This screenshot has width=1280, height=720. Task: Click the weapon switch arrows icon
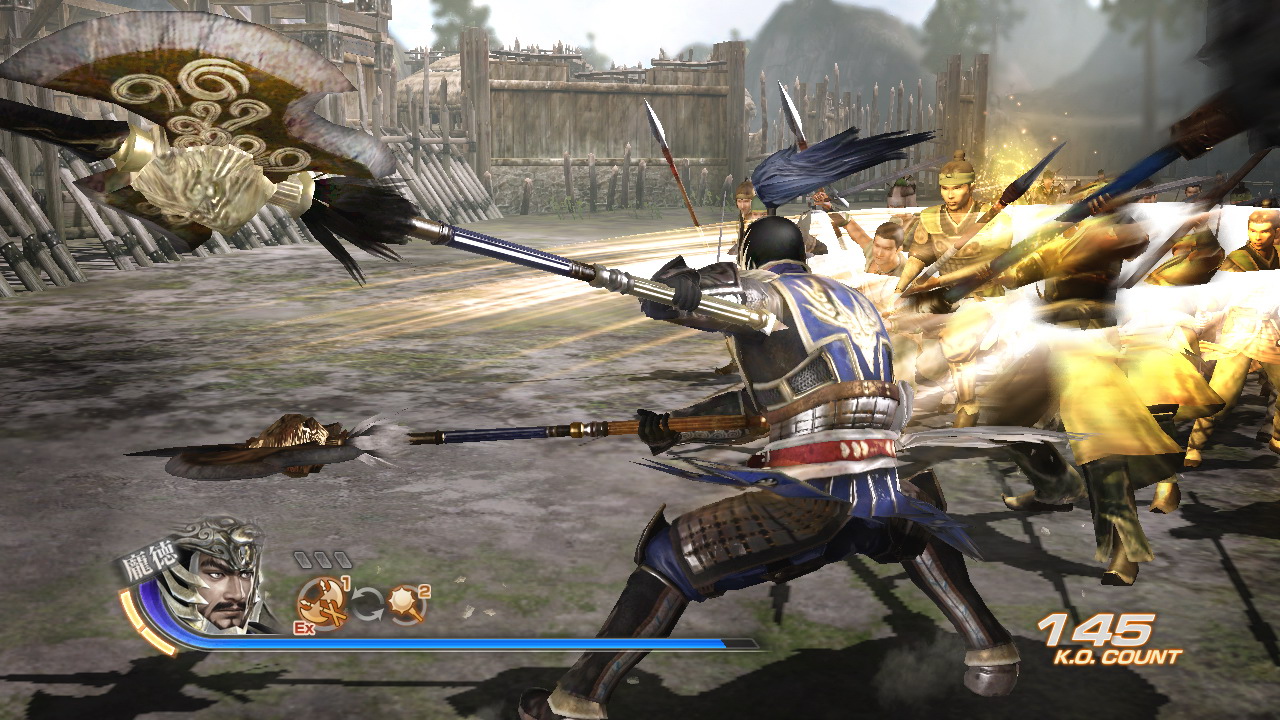pos(367,605)
